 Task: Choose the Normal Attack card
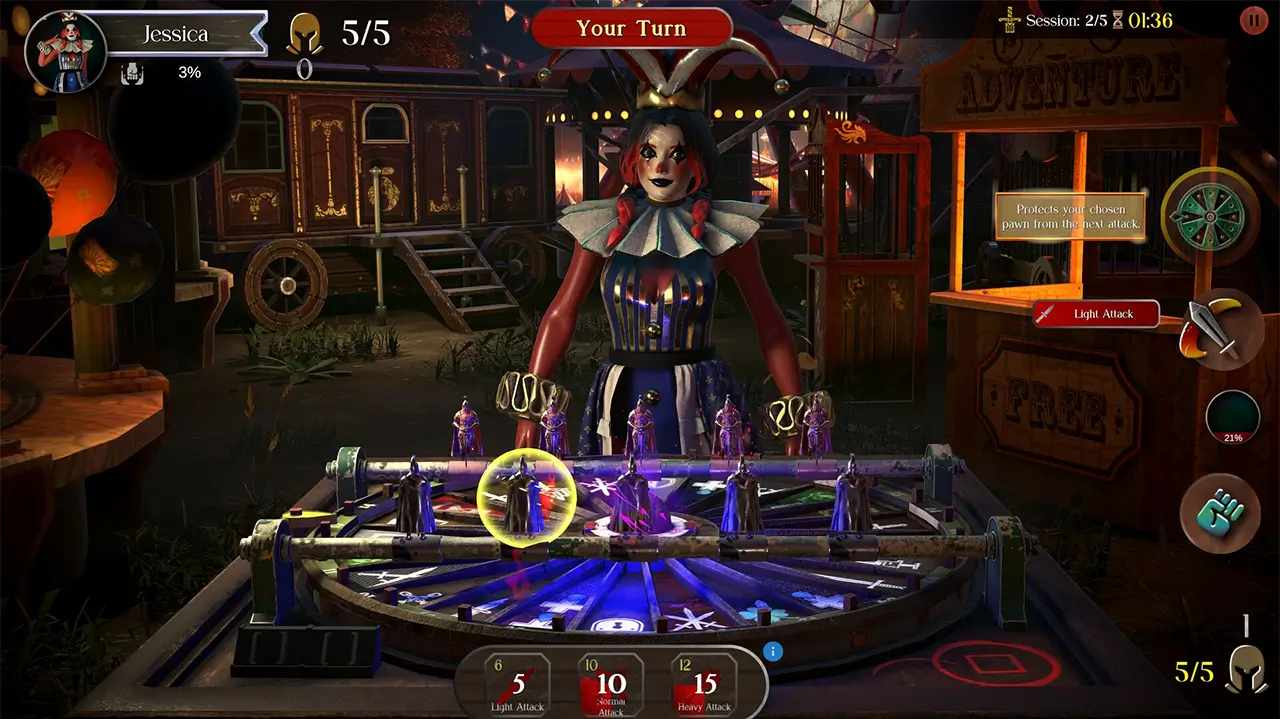click(x=611, y=686)
